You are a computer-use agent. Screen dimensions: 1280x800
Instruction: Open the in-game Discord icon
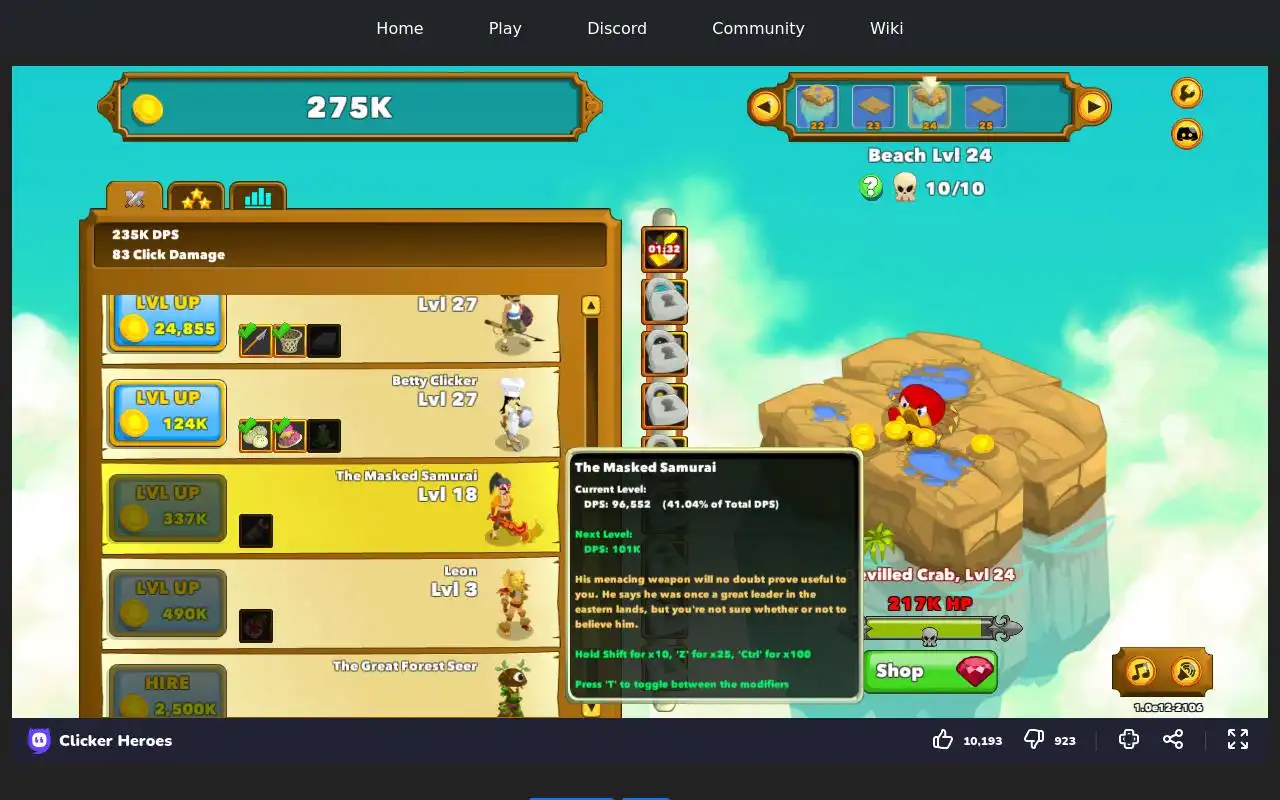pos(1186,133)
